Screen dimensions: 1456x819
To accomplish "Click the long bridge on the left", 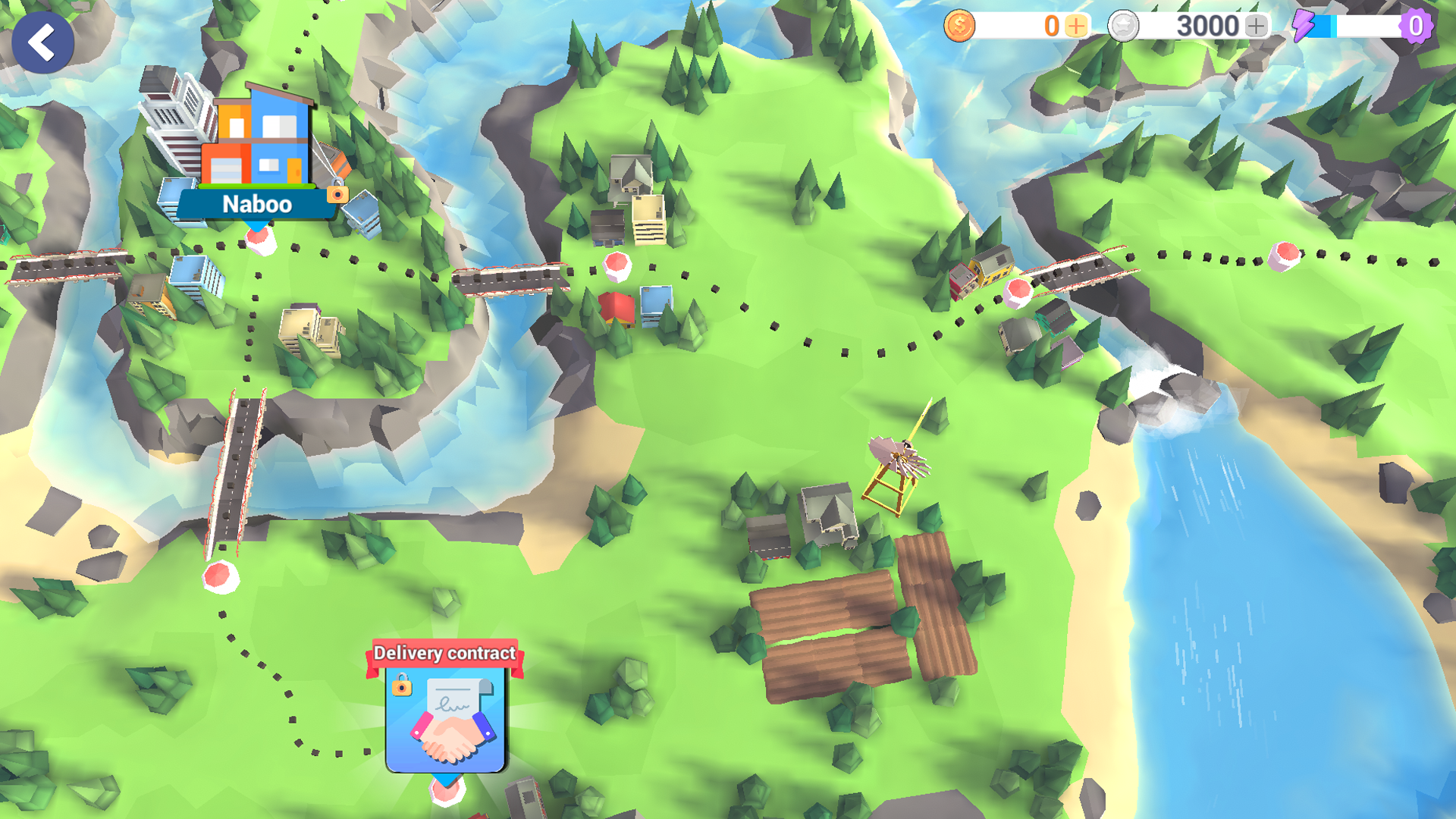I will (235, 463).
